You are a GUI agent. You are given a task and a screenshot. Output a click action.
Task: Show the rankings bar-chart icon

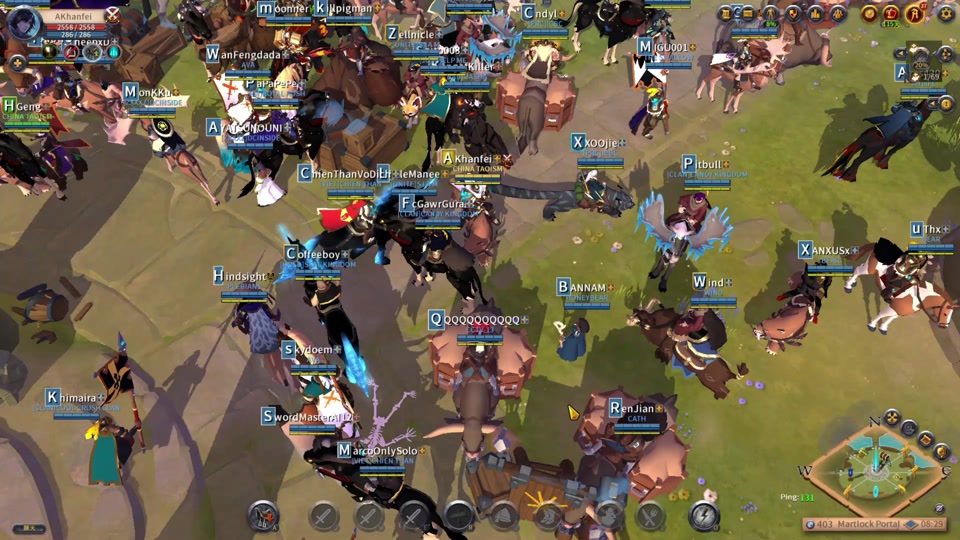coord(816,14)
